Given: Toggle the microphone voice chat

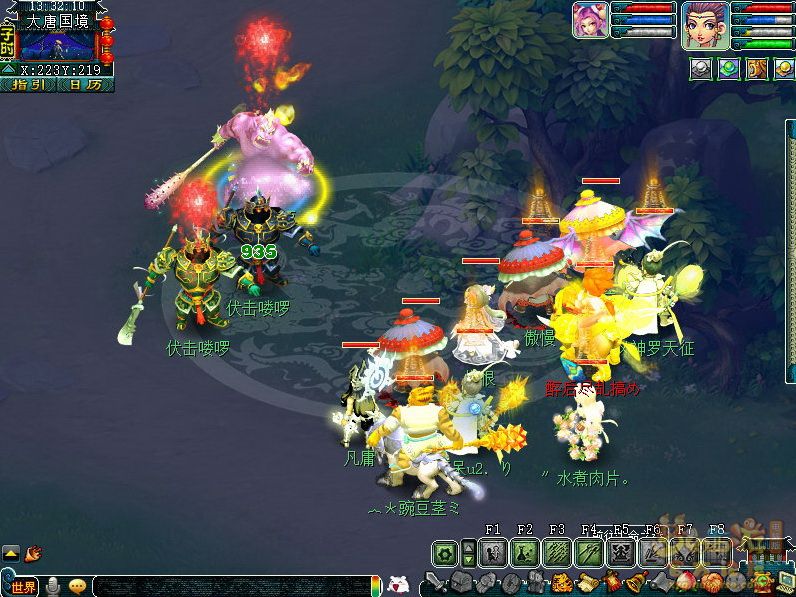Looking at the screenshot, I should click(x=52, y=586).
